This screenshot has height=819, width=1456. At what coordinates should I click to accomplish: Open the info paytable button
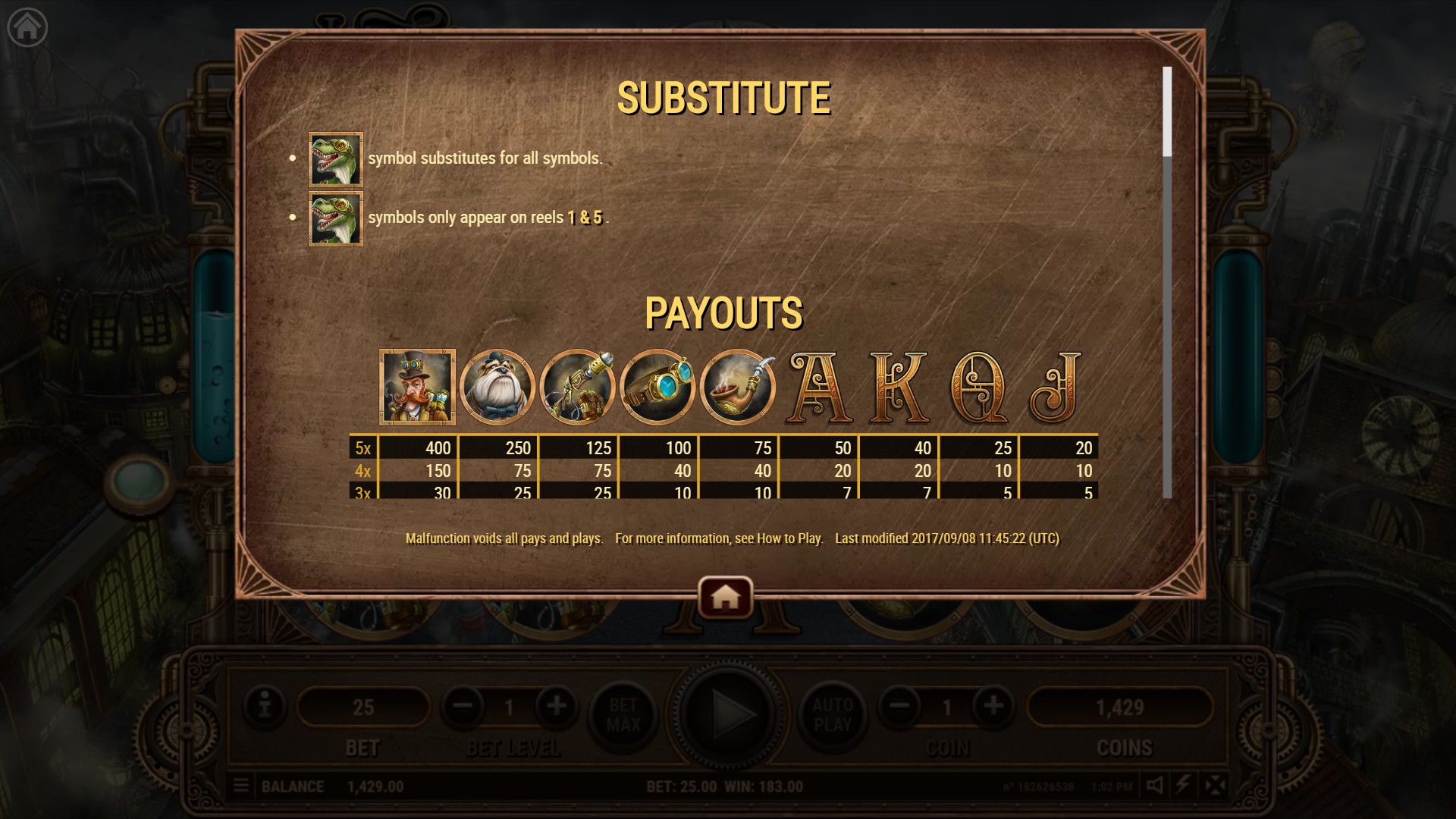coord(265,707)
